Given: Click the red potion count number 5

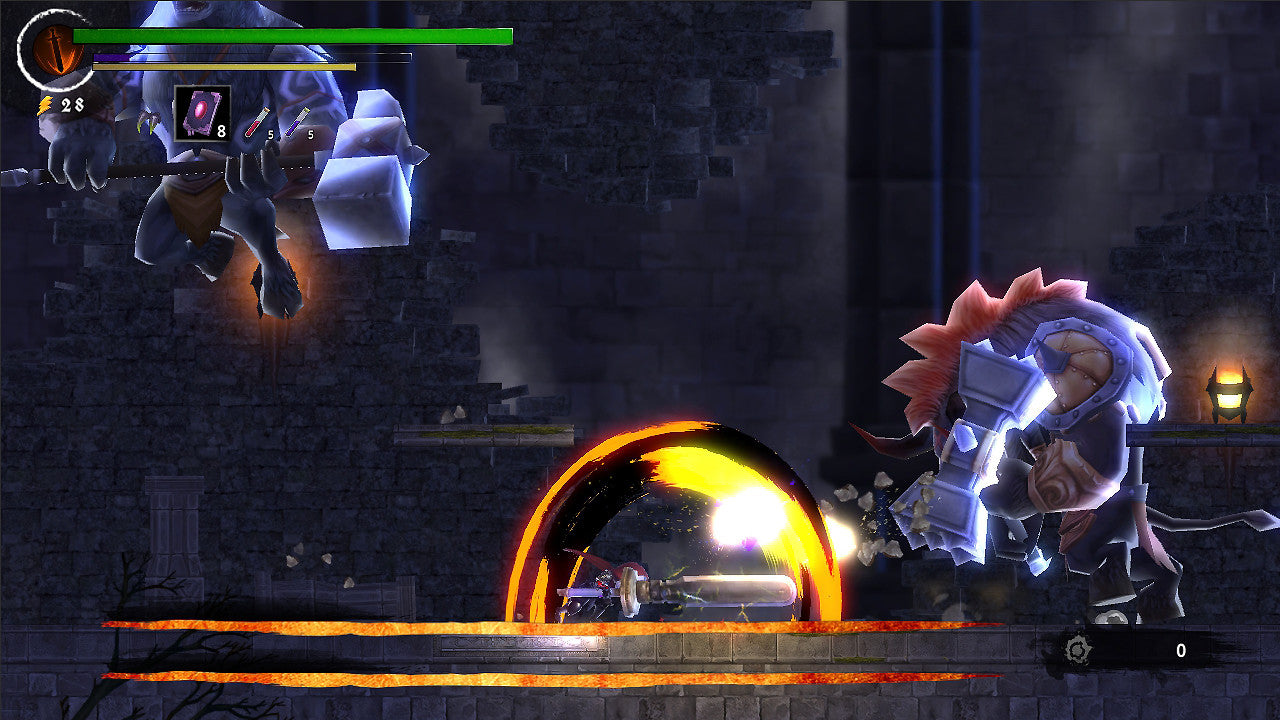Looking at the screenshot, I should pos(270,134).
